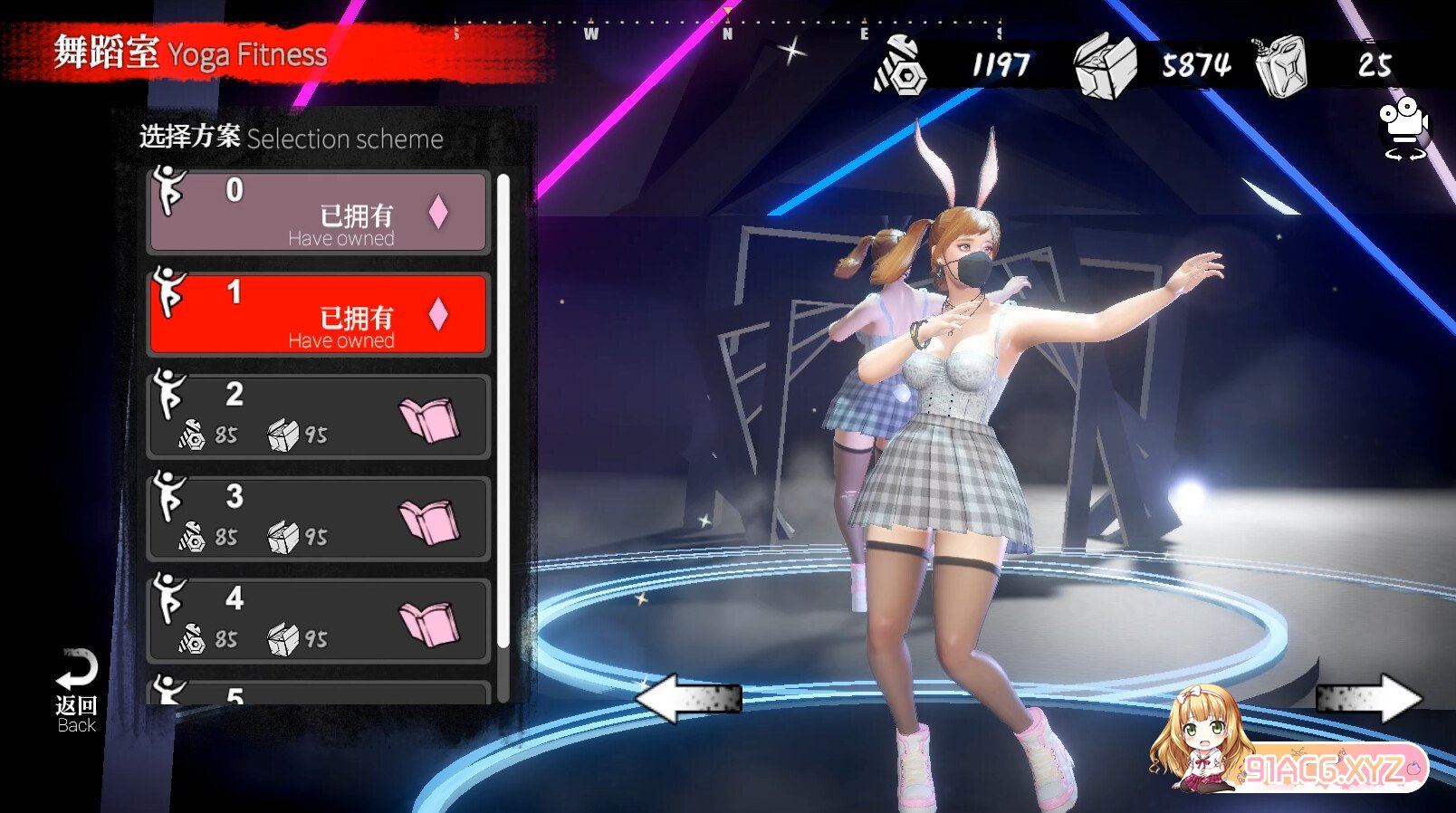Image resolution: width=1456 pixels, height=813 pixels.
Task: Choose dance scheme 4 row
Action: coord(318,621)
